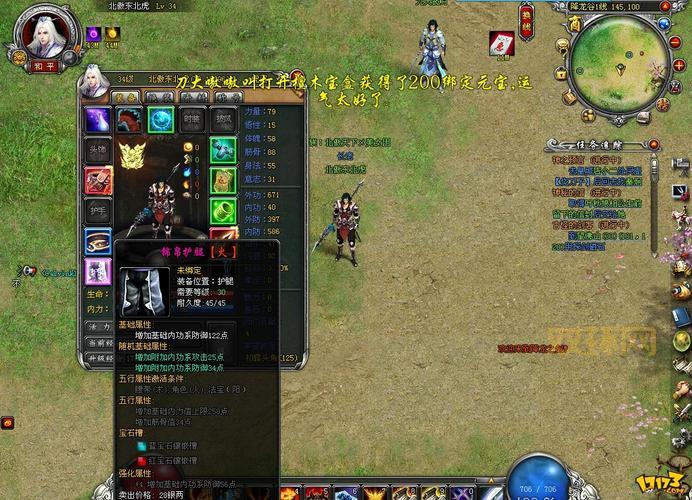692x500 pixels.
Task: Select the purple swirl equipment slot
Action: coord(97,120)
